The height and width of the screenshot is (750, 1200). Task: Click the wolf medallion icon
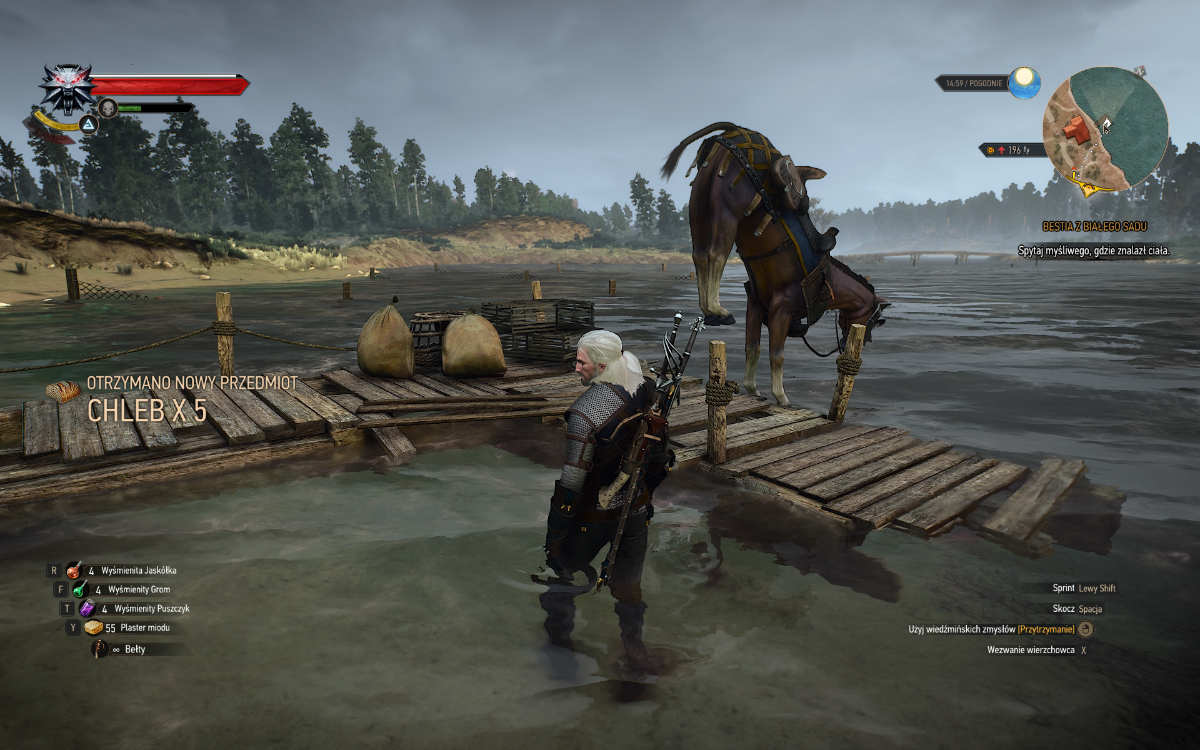[x=66, y=87]
